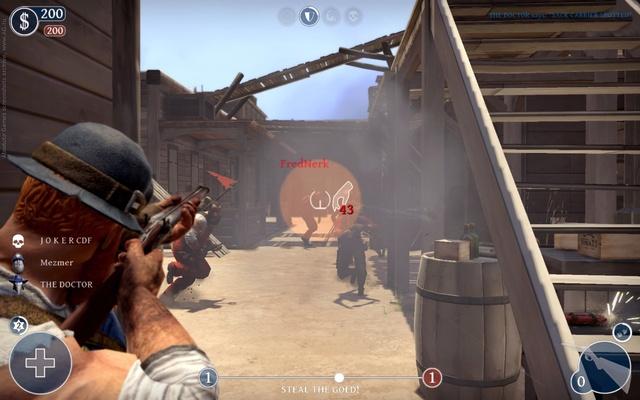Select THE DOCTOR in the squad list

coord(65,284)
